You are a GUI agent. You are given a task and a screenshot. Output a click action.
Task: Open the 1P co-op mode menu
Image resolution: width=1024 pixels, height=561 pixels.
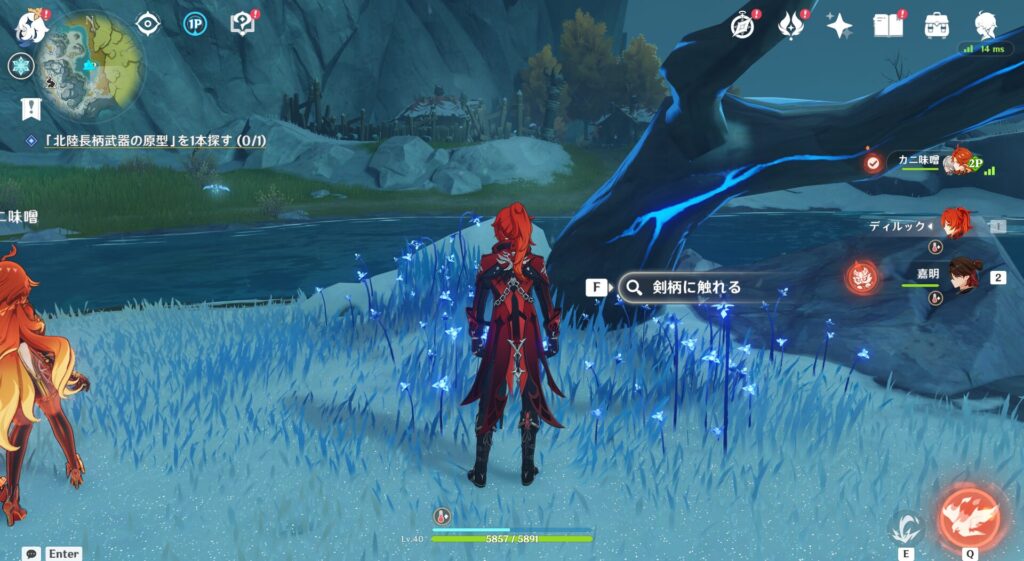pyautogui.click(x=196, y=24)
